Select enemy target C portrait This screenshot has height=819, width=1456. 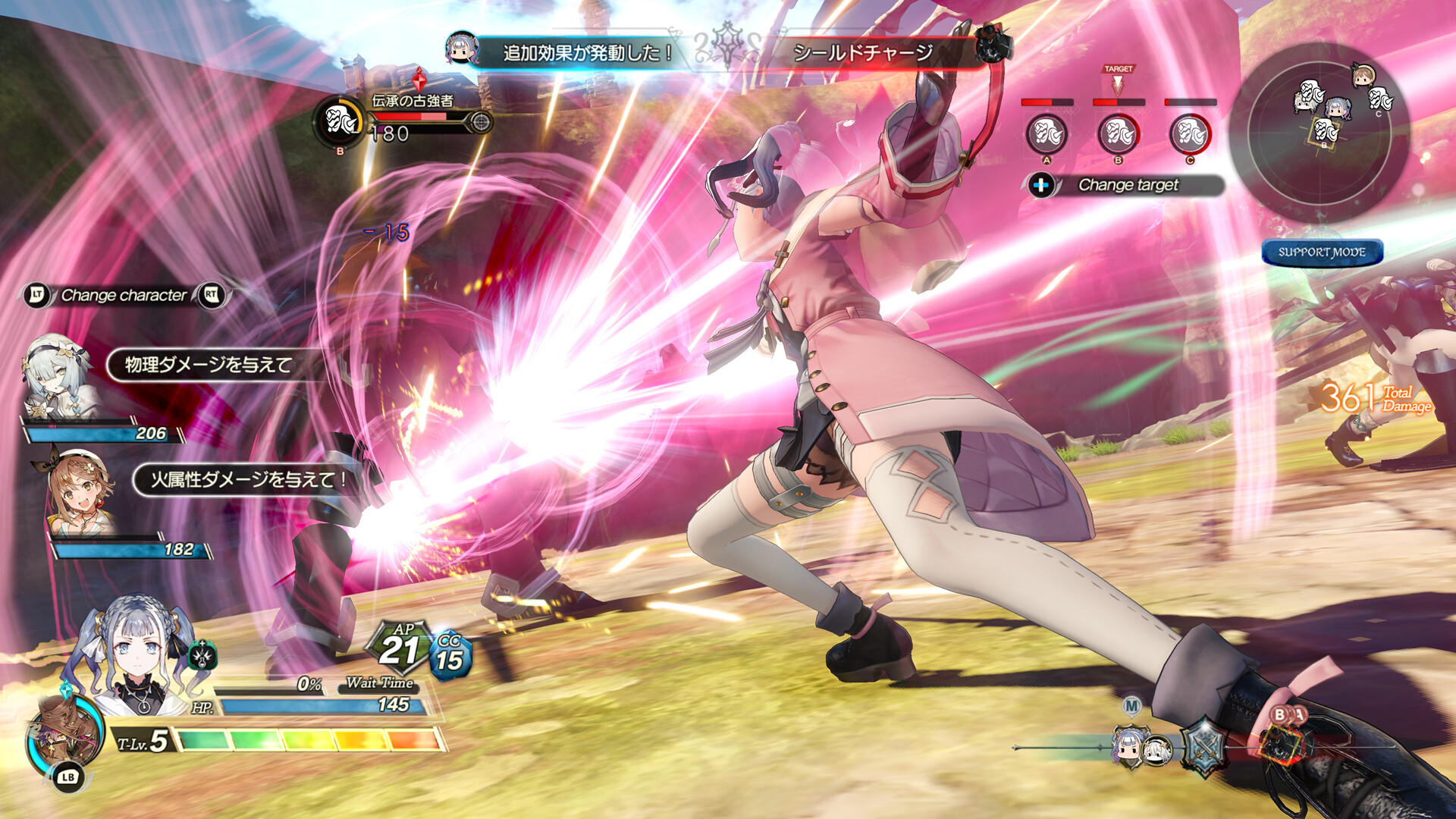(1190, 134)
